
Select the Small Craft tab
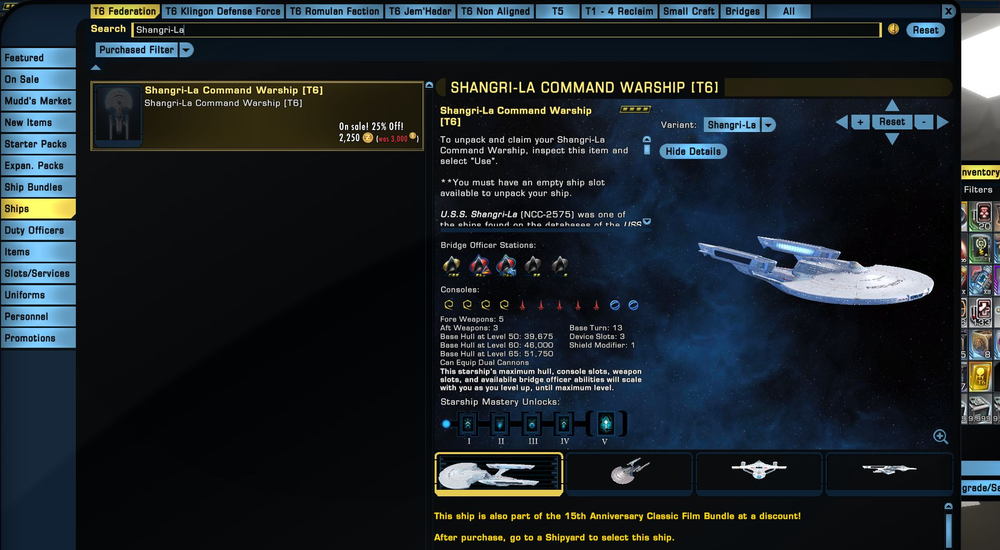click(x=689, y=11)
